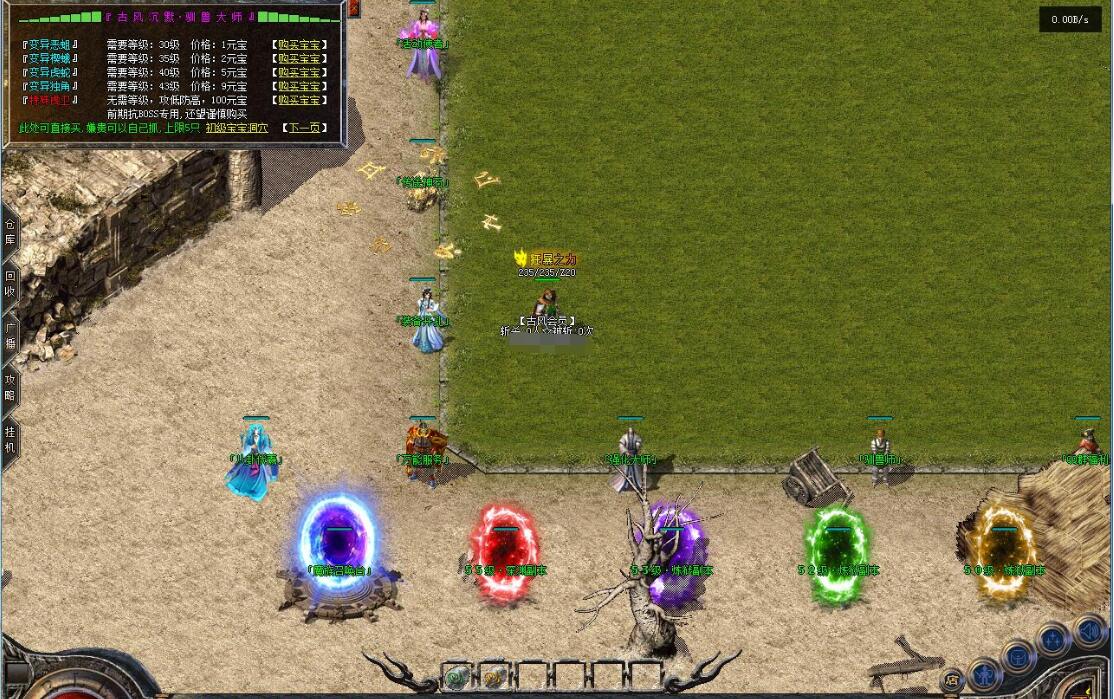Open the 攻略 guide side tab
Image resolution: width=1114 pixels, height=699 pixels.
click(10, 388)
